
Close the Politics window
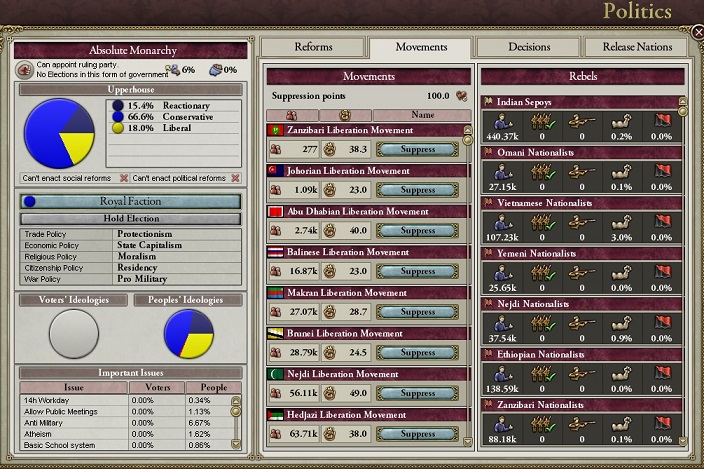(x=697, y=33)
